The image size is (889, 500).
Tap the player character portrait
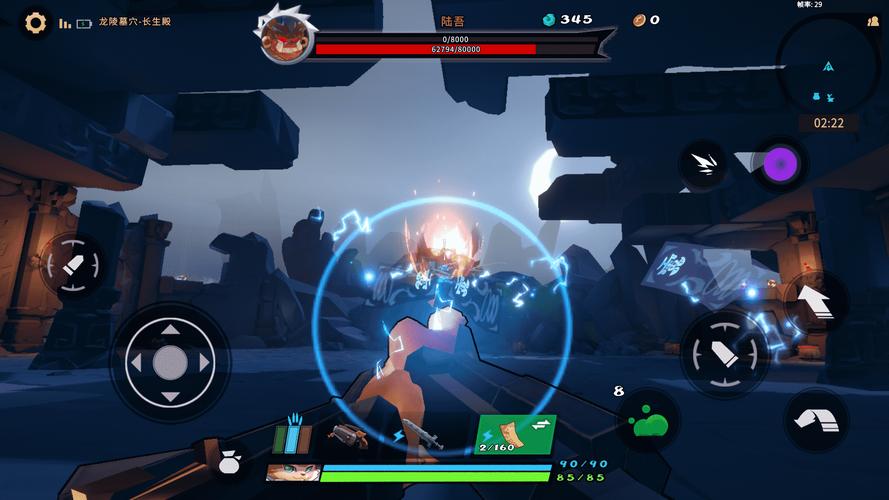(292, 472)
